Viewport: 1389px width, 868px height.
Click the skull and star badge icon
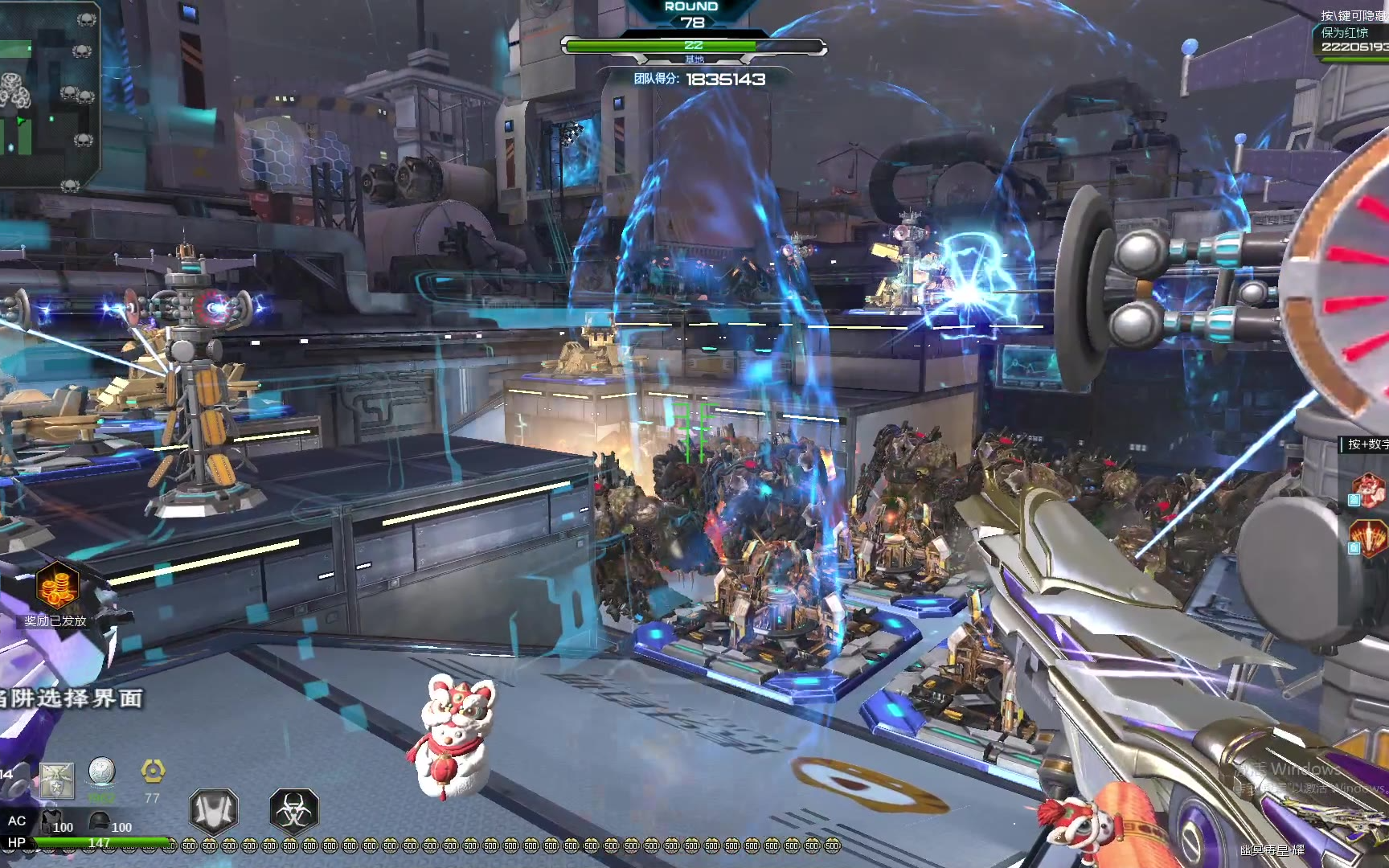[56, 780]
